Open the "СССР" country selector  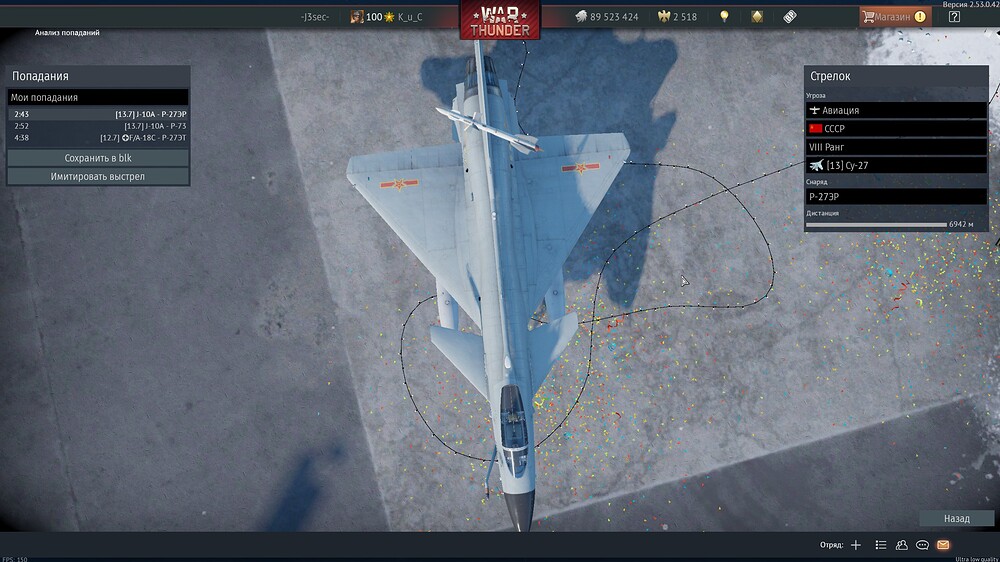[895, 129]
